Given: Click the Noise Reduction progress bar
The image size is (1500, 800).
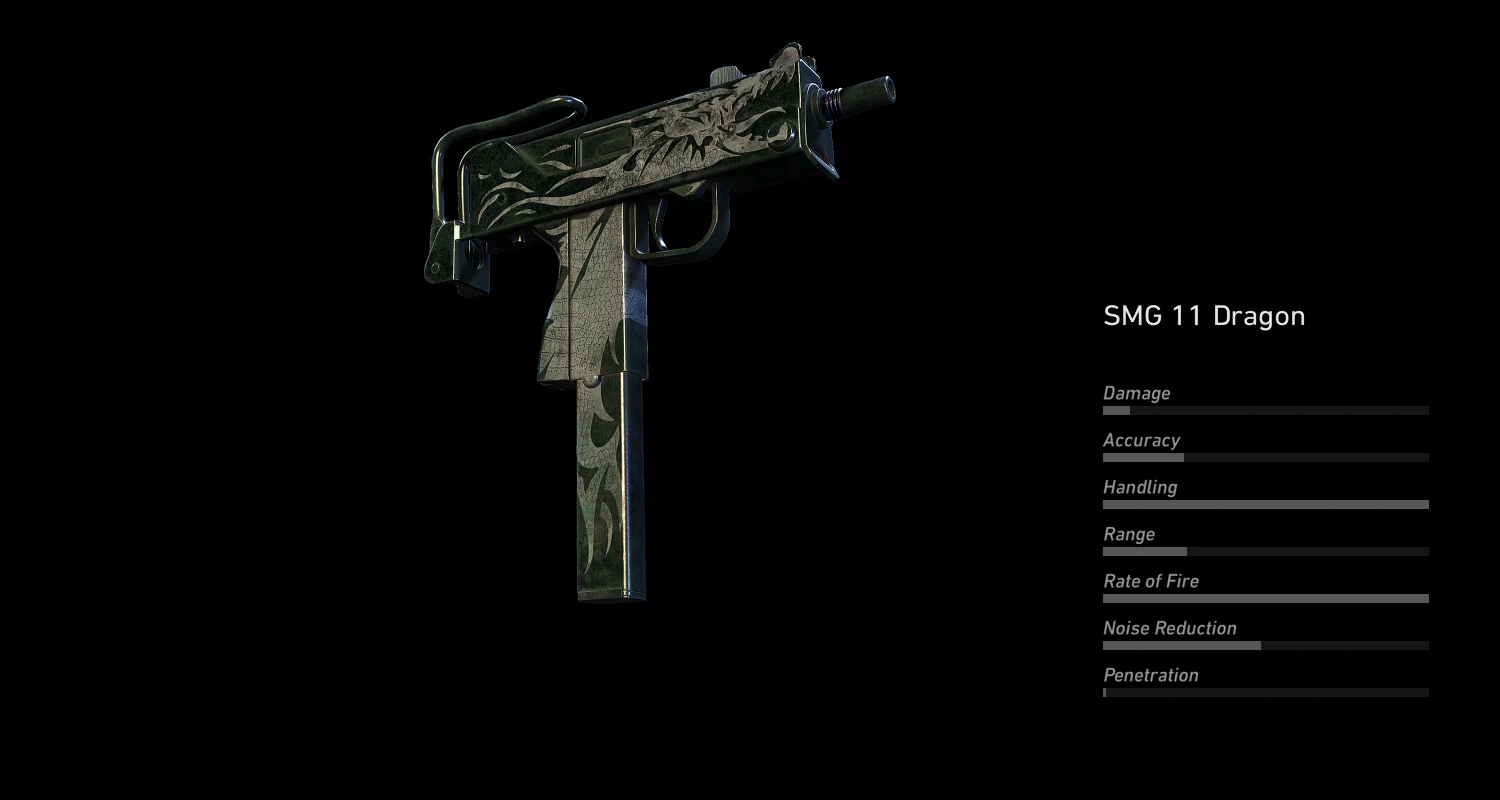Looking at the screenshot, I should tap(1265, 645).
